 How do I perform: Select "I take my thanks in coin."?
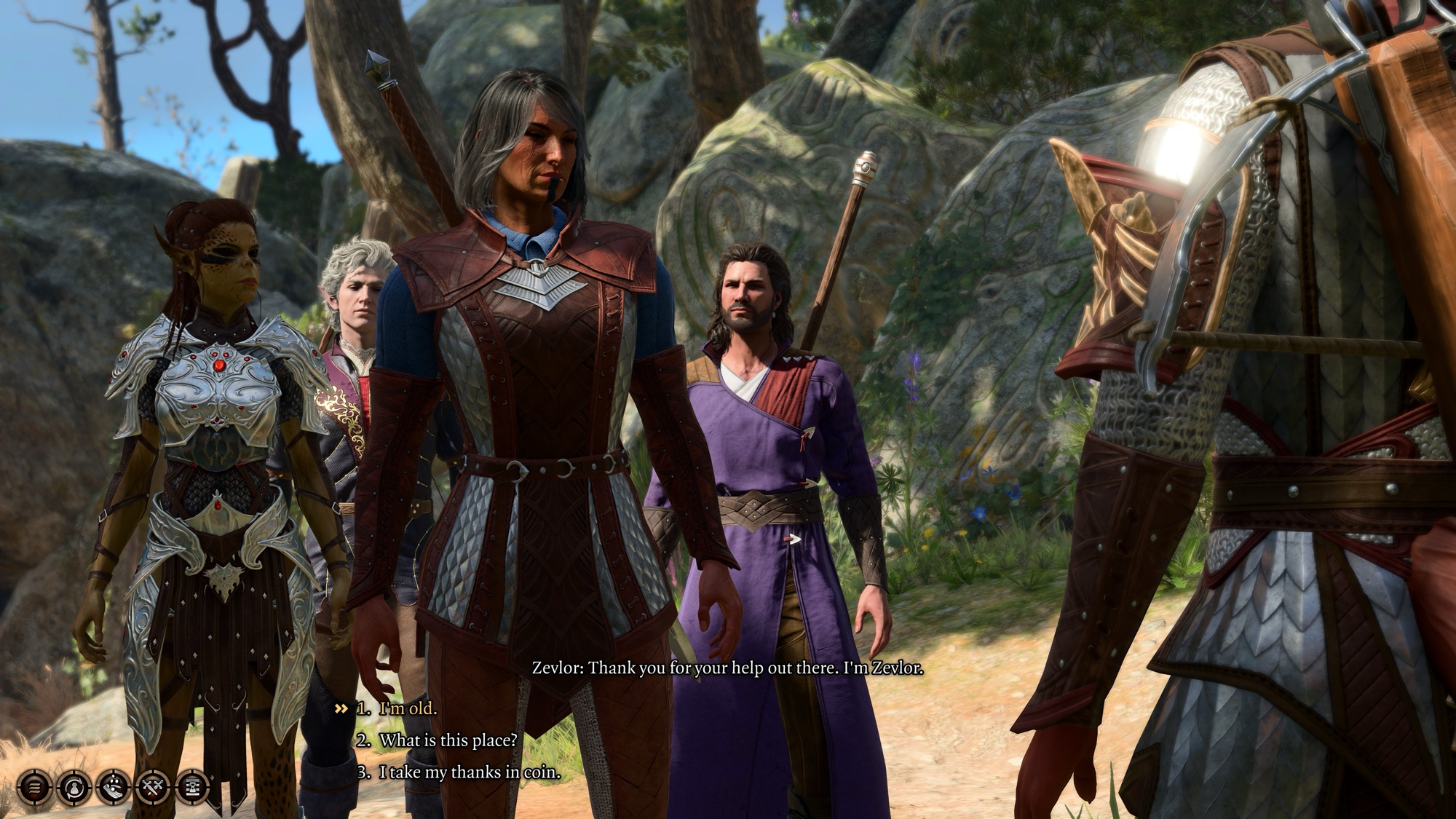click(x=470, y=772)
